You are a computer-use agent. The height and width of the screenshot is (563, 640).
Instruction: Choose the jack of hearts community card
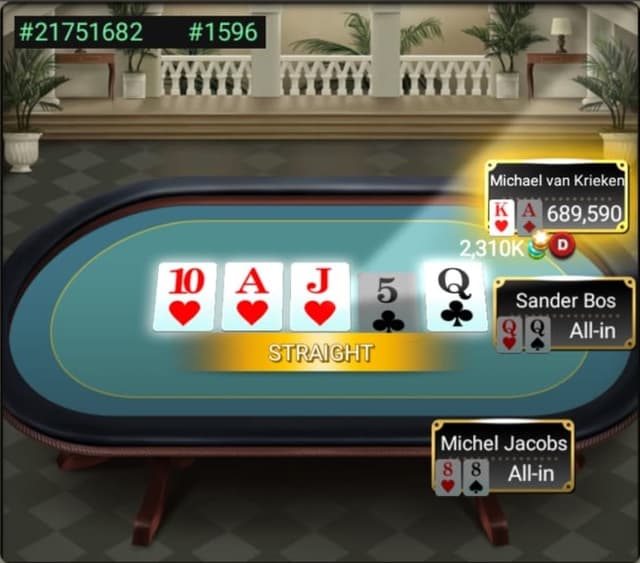[320, 296]
